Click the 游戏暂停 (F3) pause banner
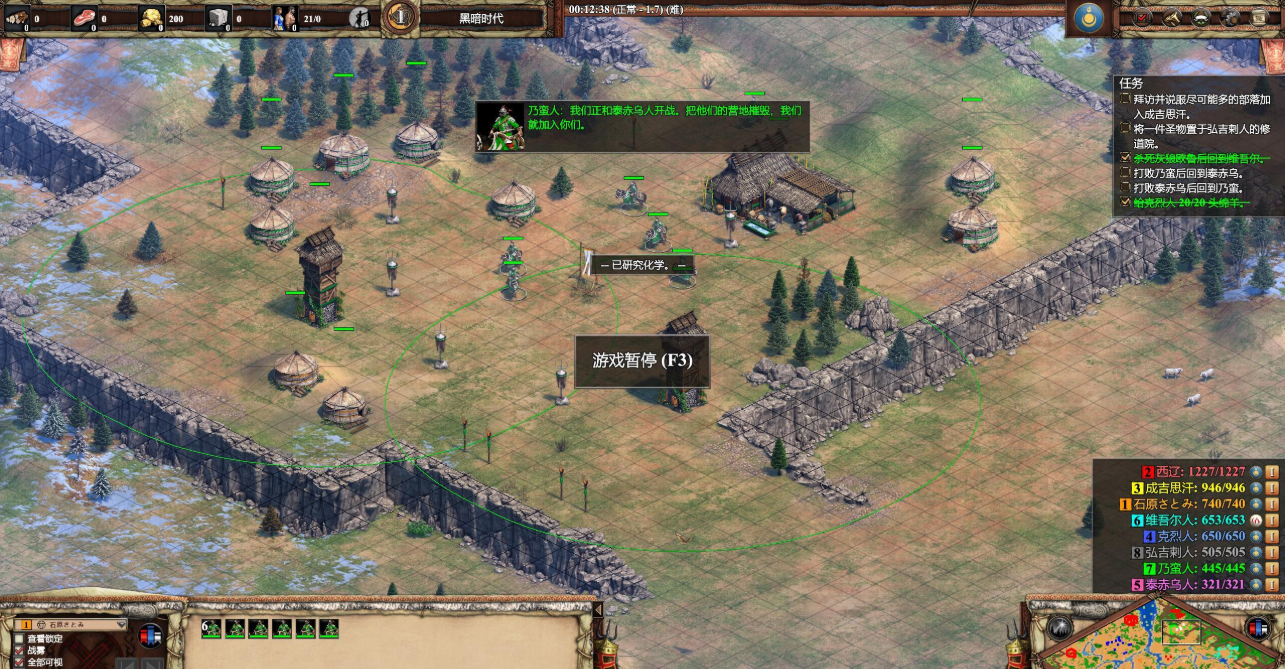This screenshot has height=669, width=1285. coord(642,360)
